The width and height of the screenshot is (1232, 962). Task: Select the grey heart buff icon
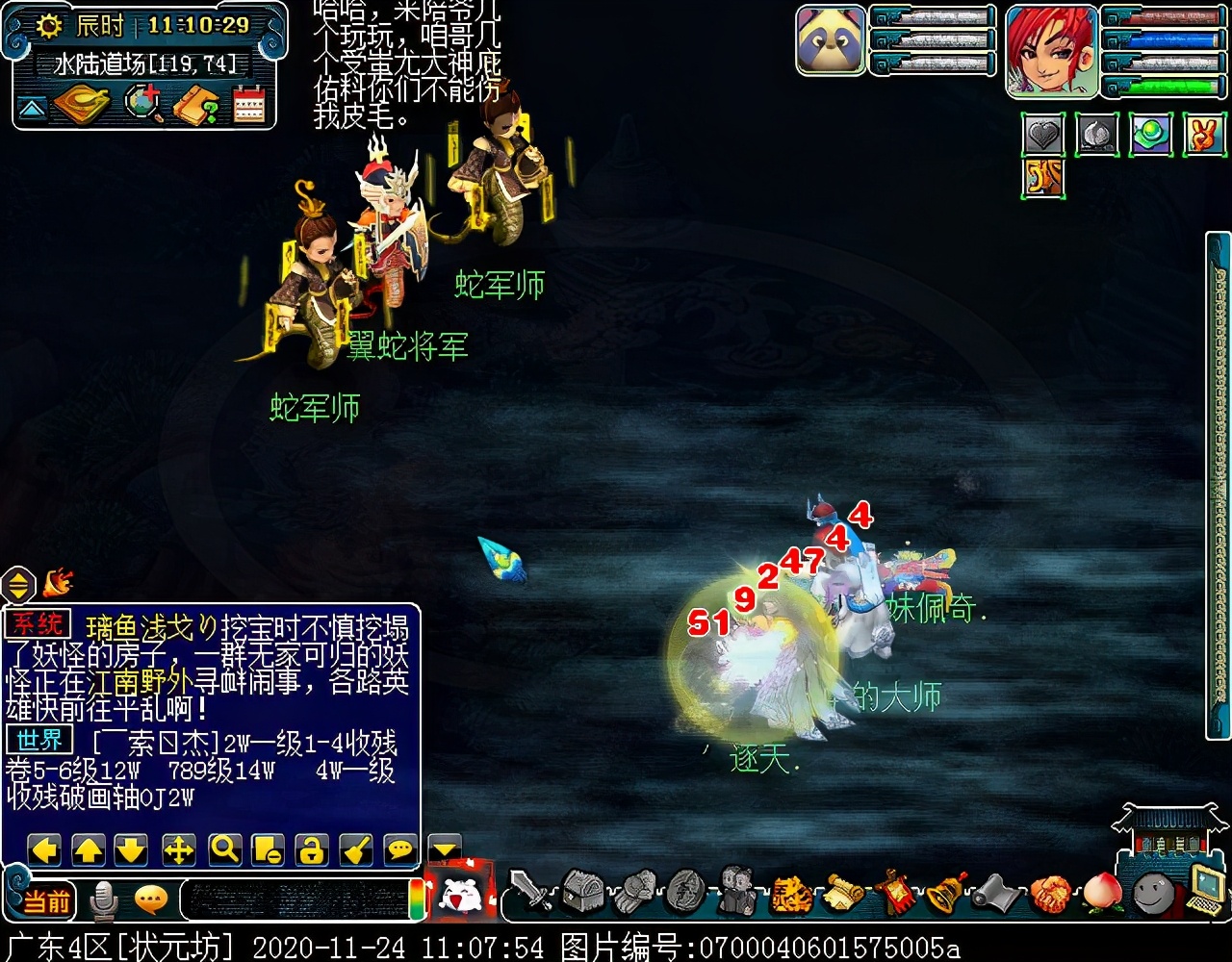pos(1043,136)
